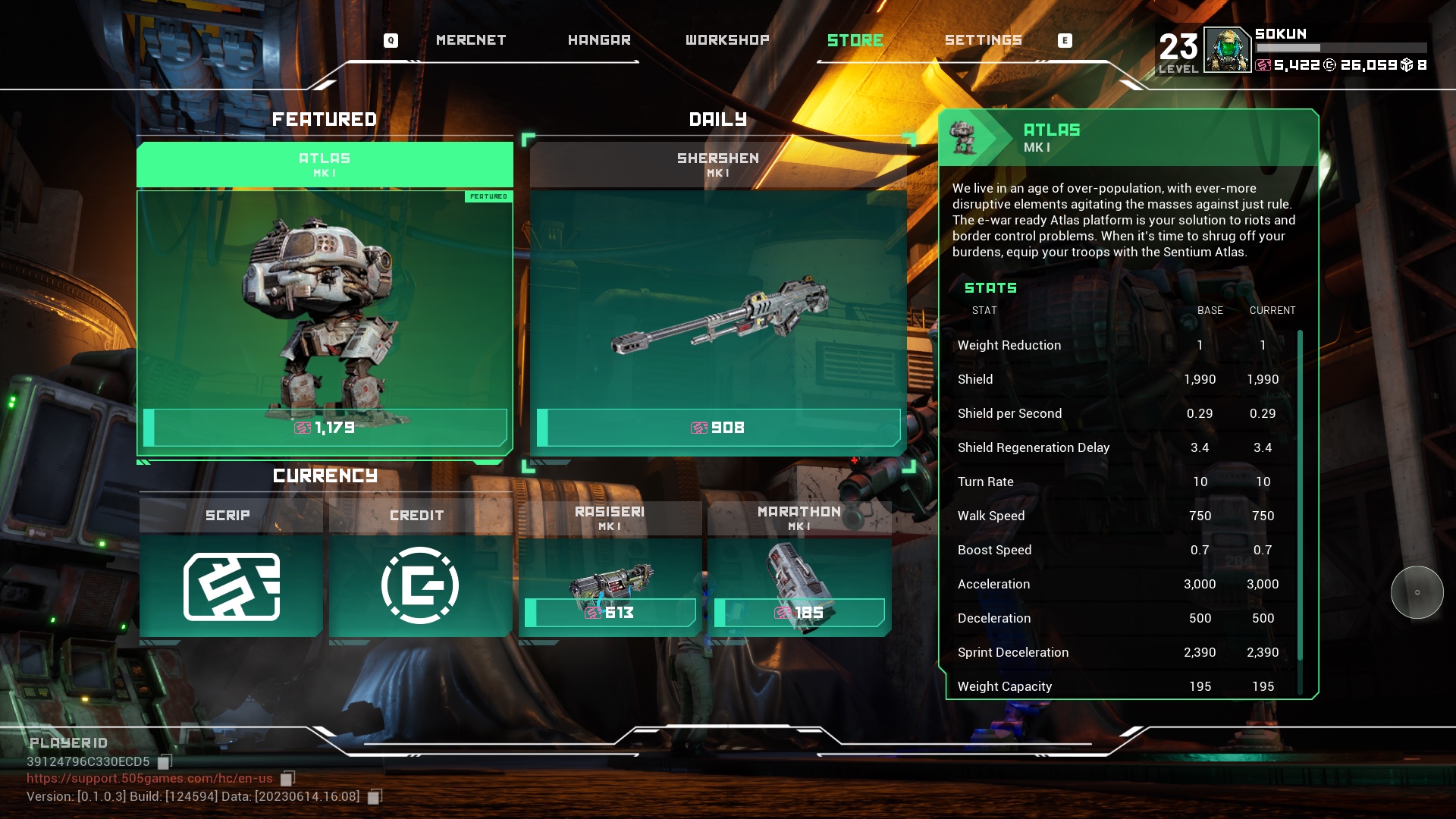The image size is (1456, 819).
Task: Open the MercNet tab
Action: point(470,40)
